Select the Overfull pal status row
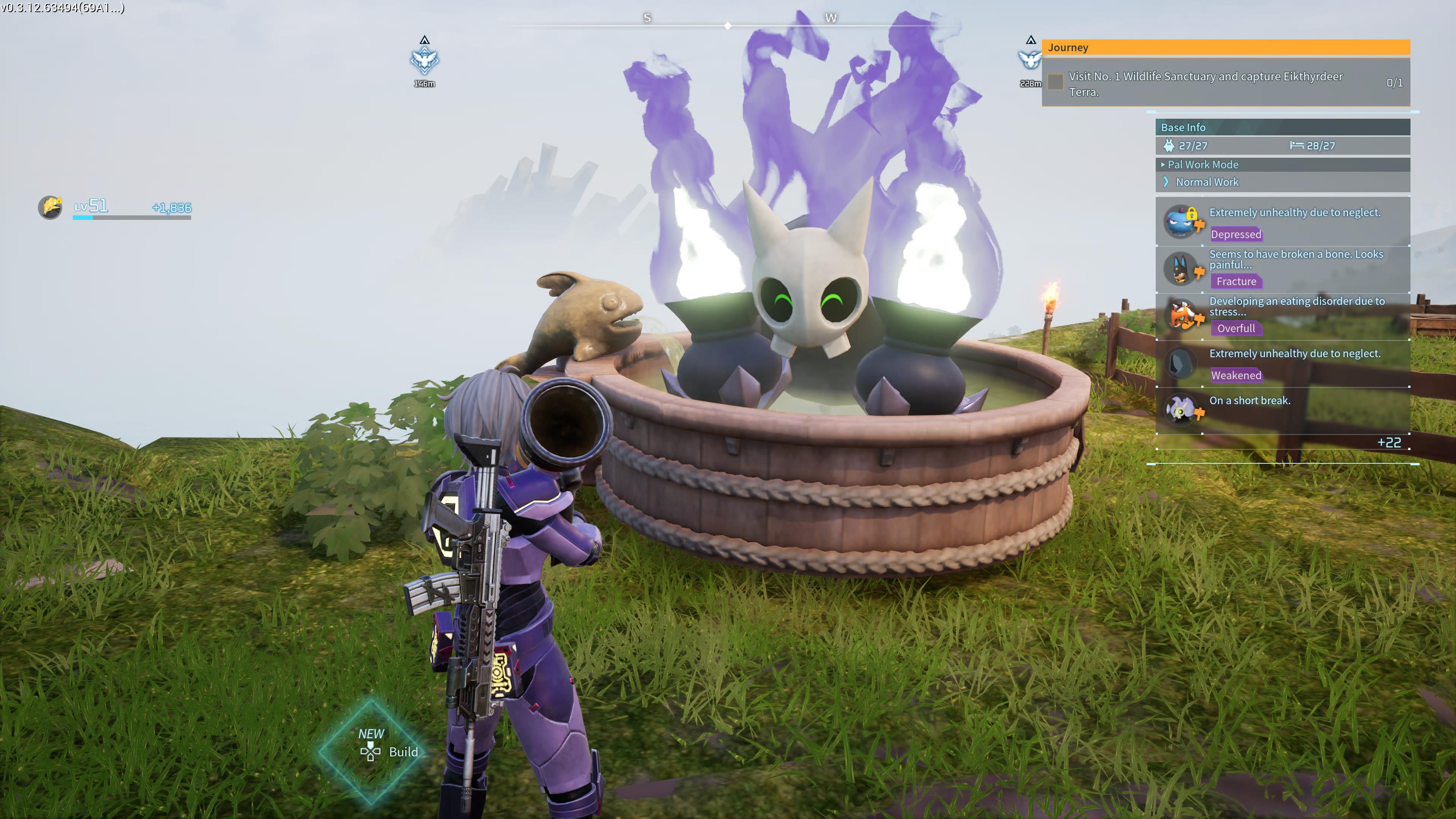Image resolution: width=1456 pixels, height=819 pixels. point(1282,315)
